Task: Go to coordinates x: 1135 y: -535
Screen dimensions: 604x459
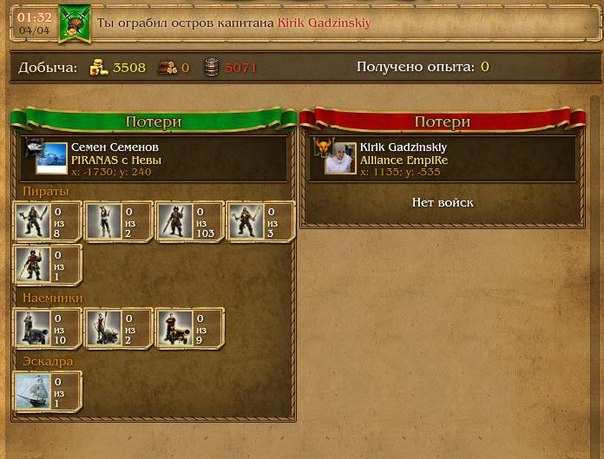Action: point(403,171)
